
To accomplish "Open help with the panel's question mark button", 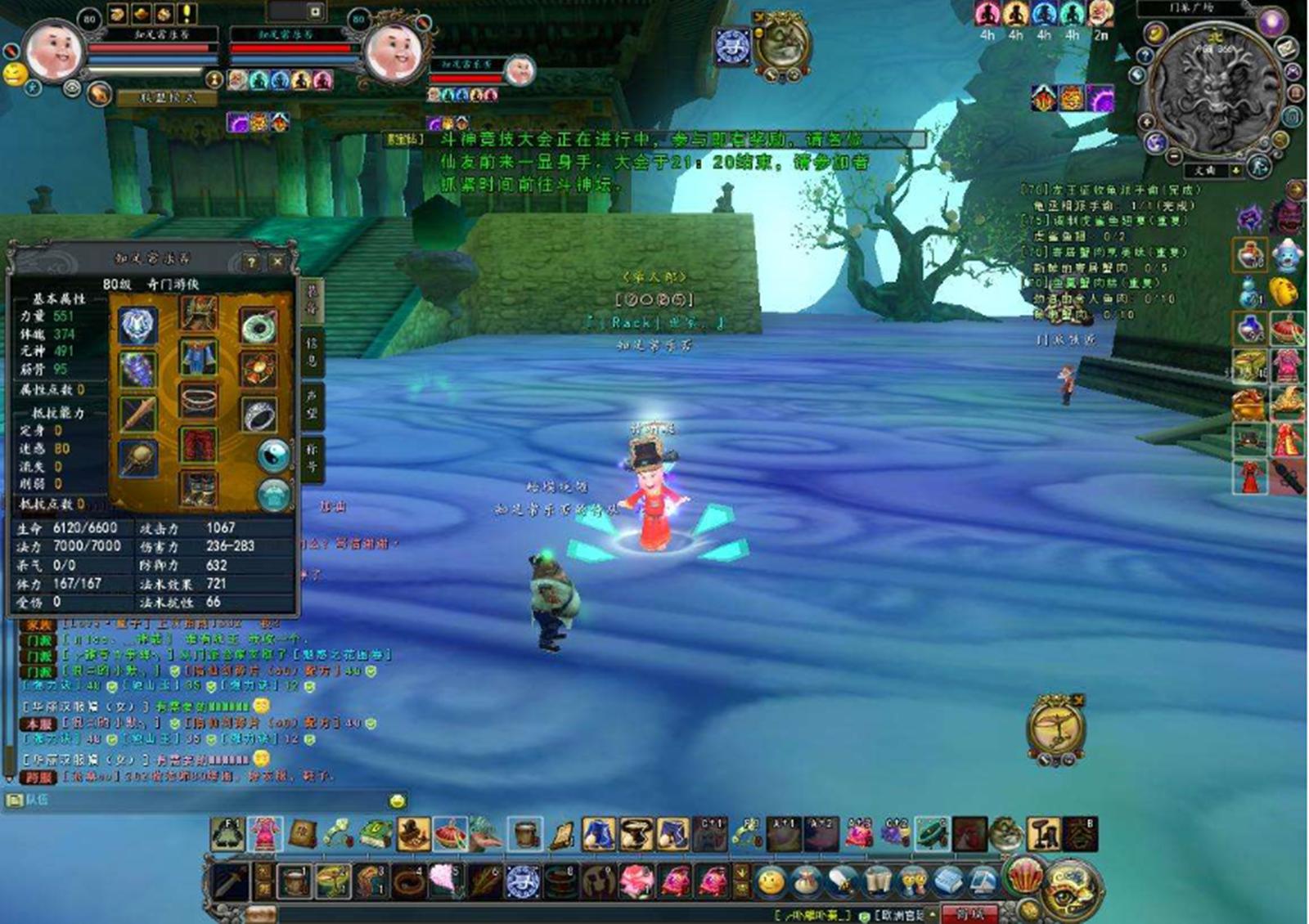I will click(x=251, y=262).
